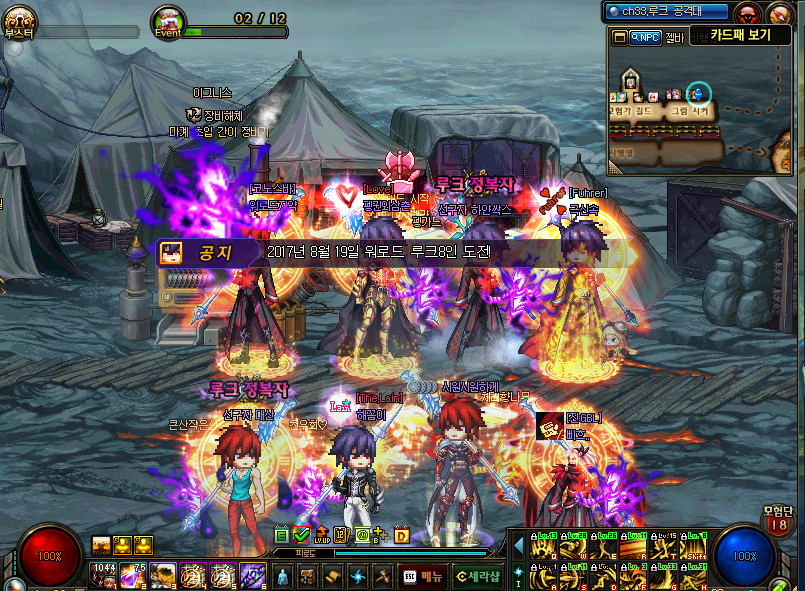Toggle the NPC search on minimap
This screenshot has height=591, width=805.
[x=644, y=37]
